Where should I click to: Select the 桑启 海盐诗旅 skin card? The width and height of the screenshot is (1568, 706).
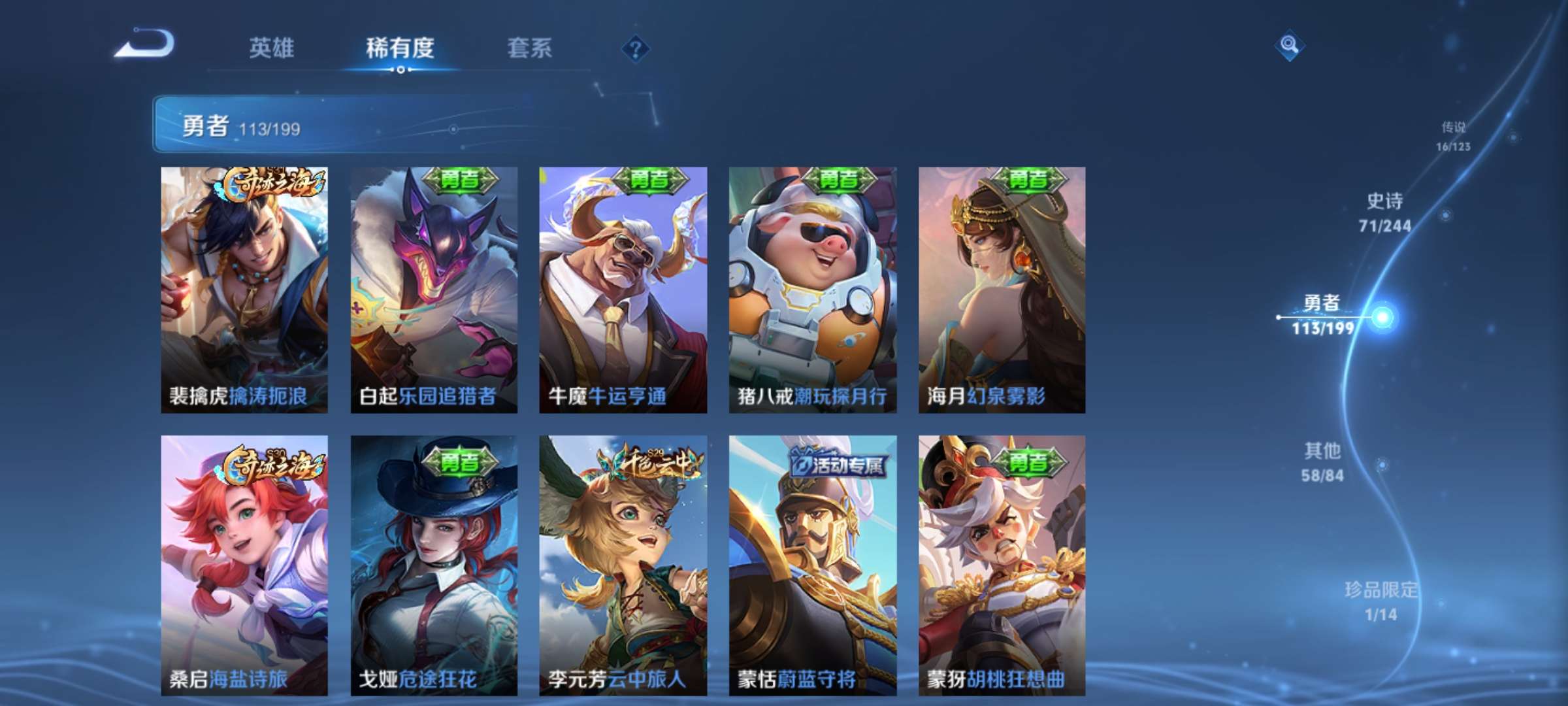pyautogui.click(x=244, y=564)
